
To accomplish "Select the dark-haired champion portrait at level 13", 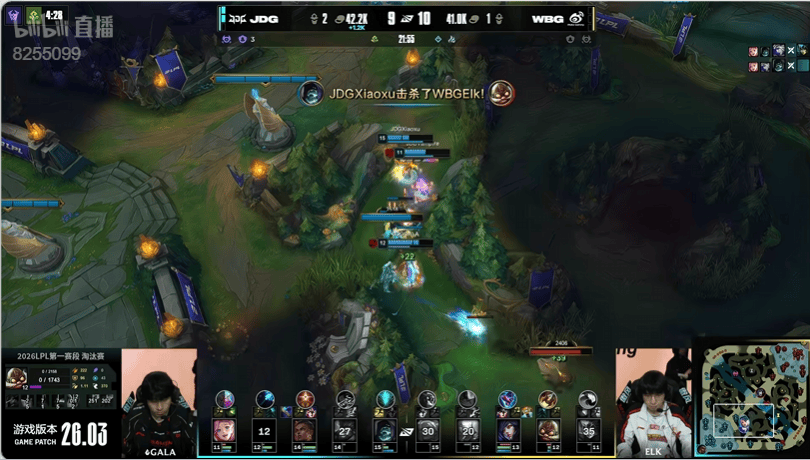I will click(x=508, y=431).
